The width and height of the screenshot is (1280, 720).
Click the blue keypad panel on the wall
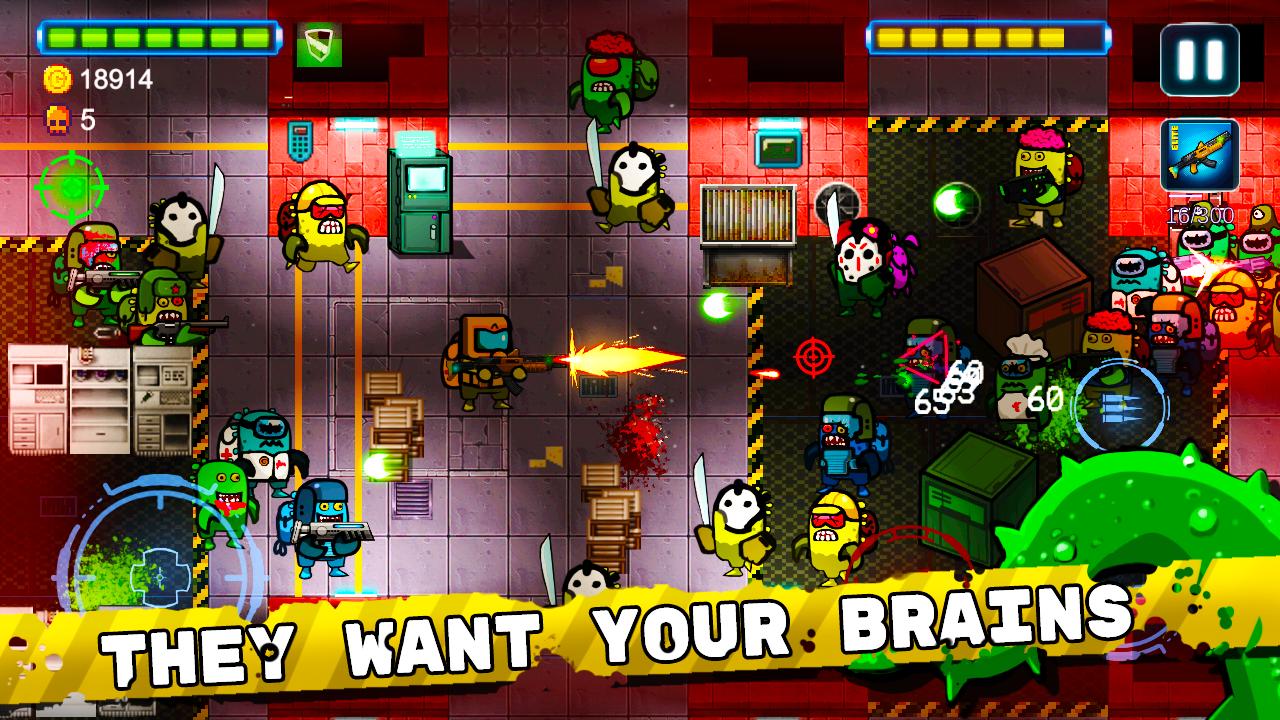299,142
